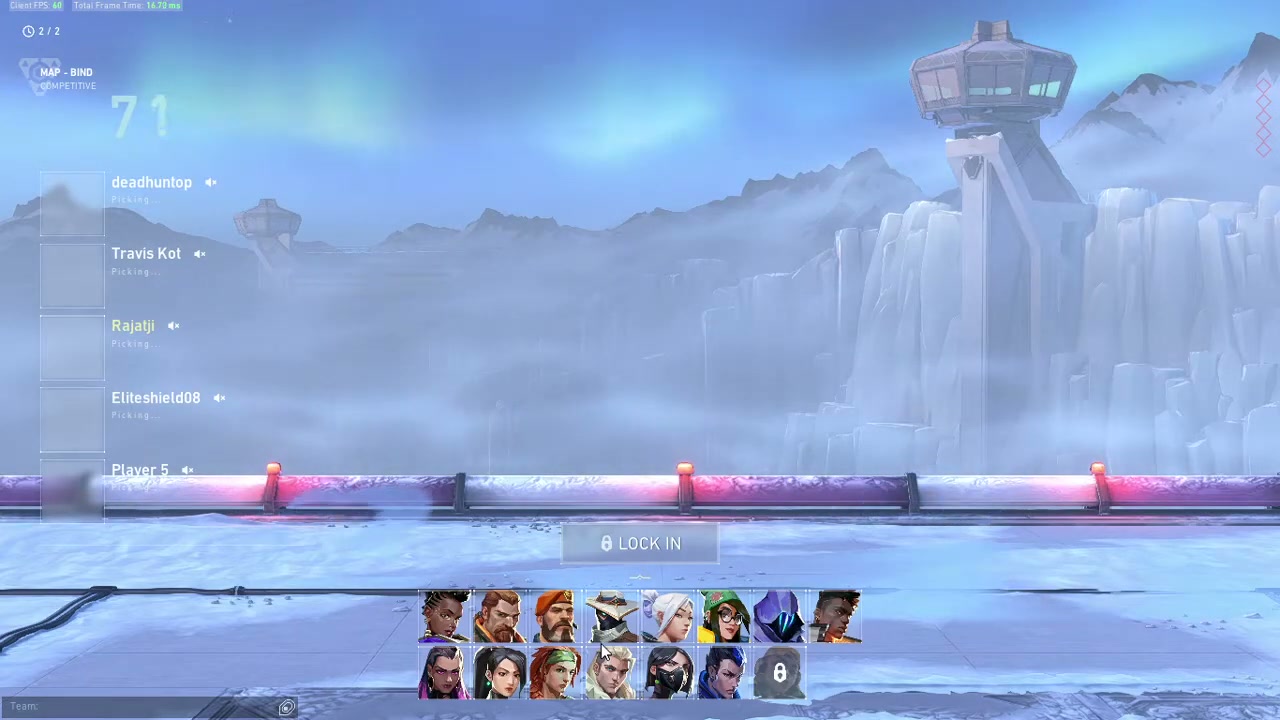The height and width of the screenshot is (720, 1280).
Task: Pick Sage with the black ponytail
Action: pos(500,672)
